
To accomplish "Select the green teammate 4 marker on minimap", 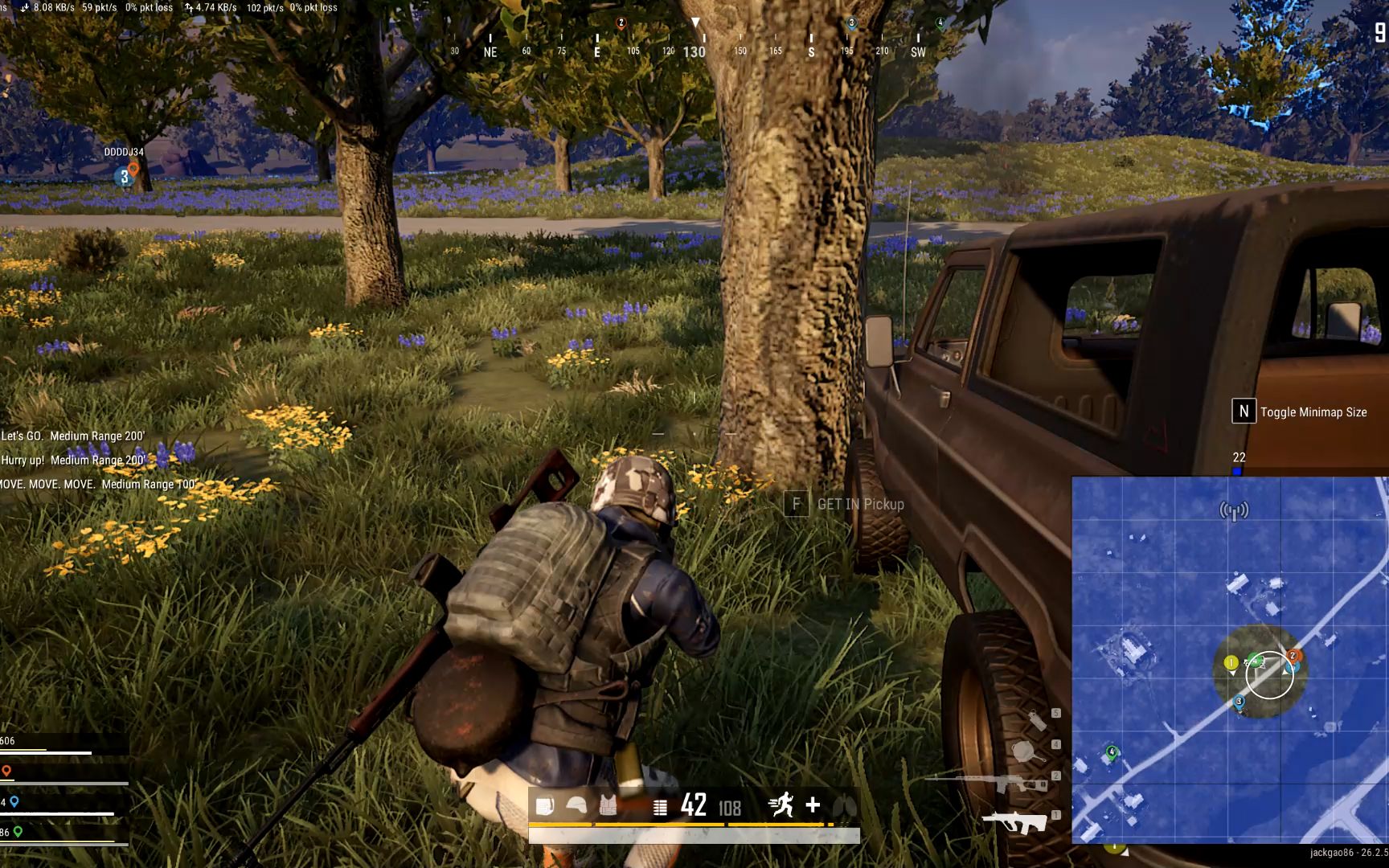I will pyautogui.click(x=1112, y=753).
